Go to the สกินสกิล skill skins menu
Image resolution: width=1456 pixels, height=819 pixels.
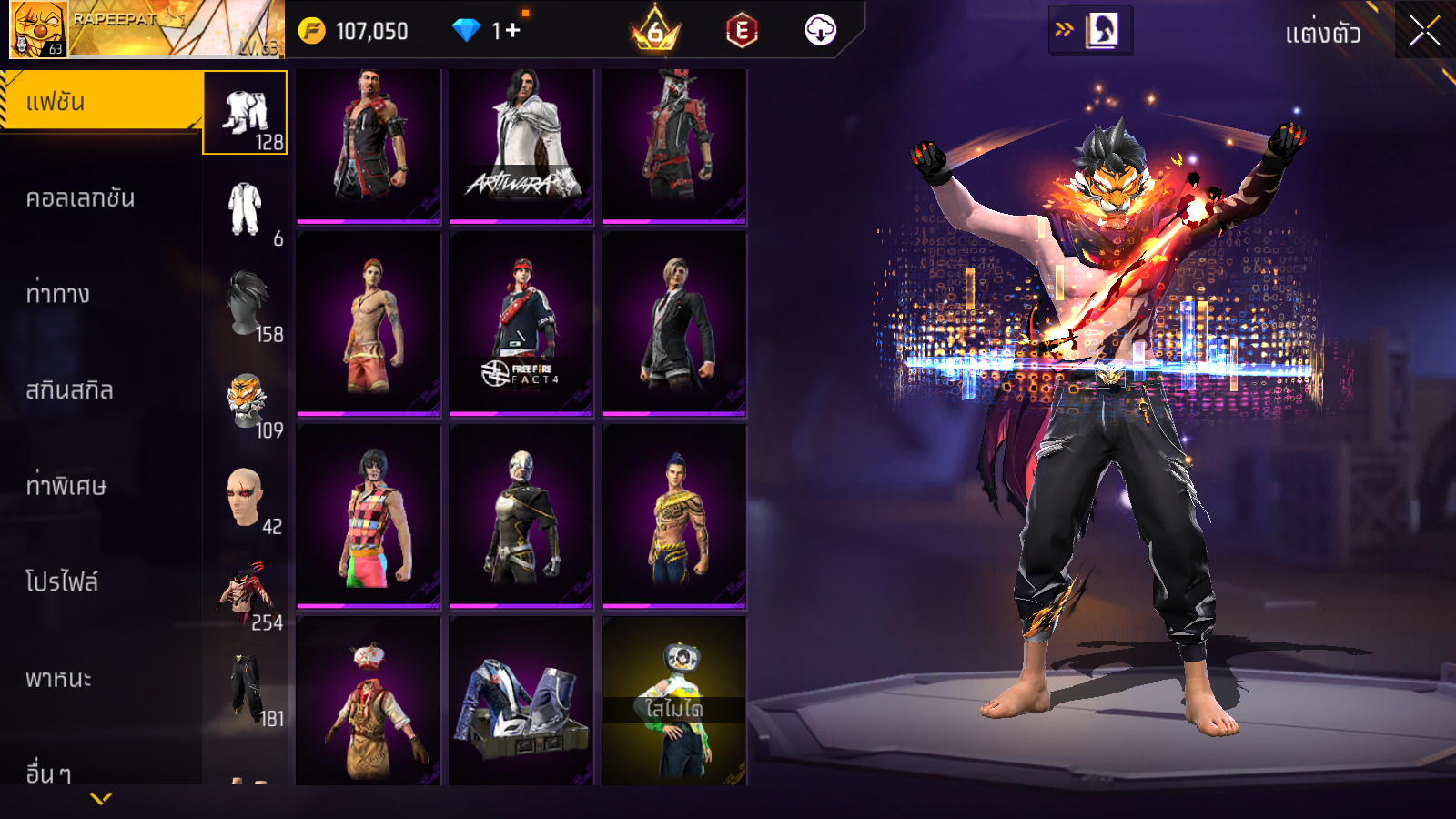pos(69,390)
